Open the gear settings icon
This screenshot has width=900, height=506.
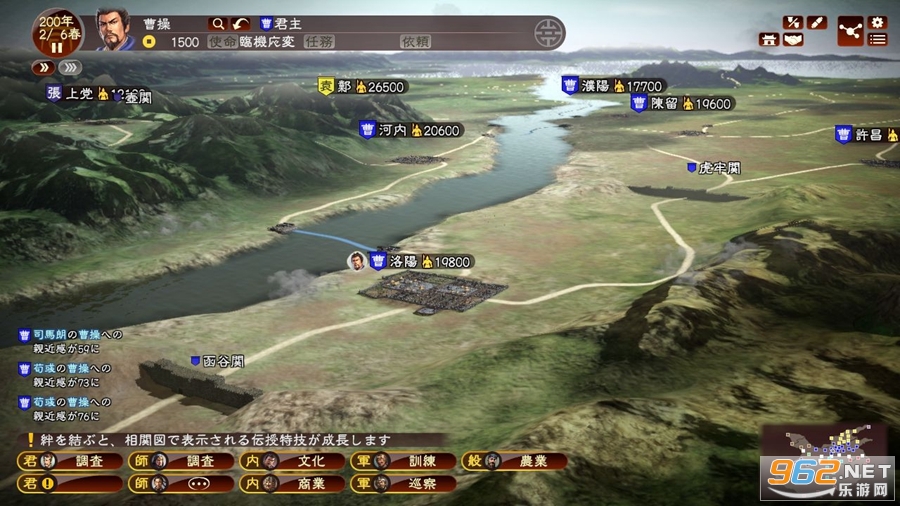pos(878,22)
